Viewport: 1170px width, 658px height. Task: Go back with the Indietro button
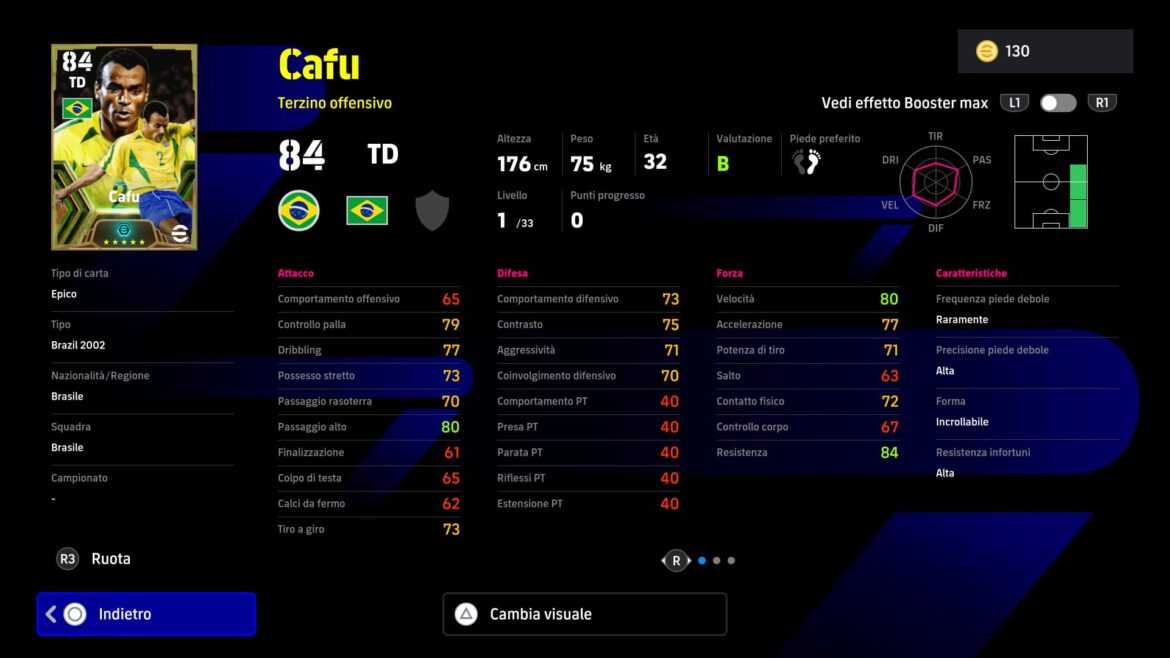pos(146,614)
